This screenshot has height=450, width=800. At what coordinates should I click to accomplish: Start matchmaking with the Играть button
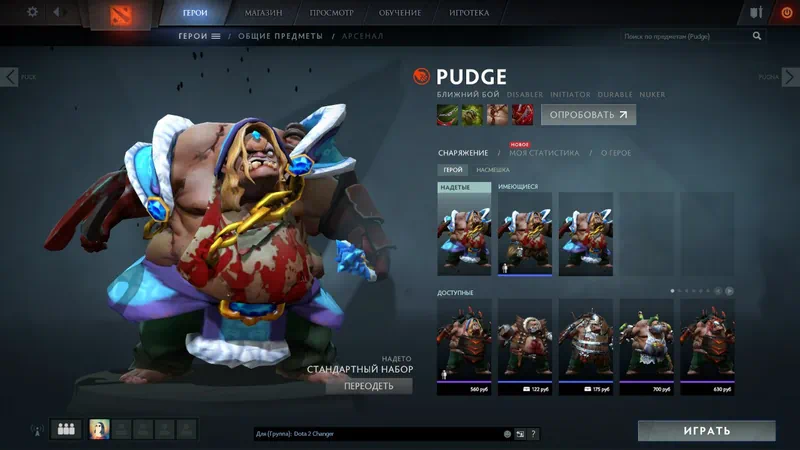706,431
